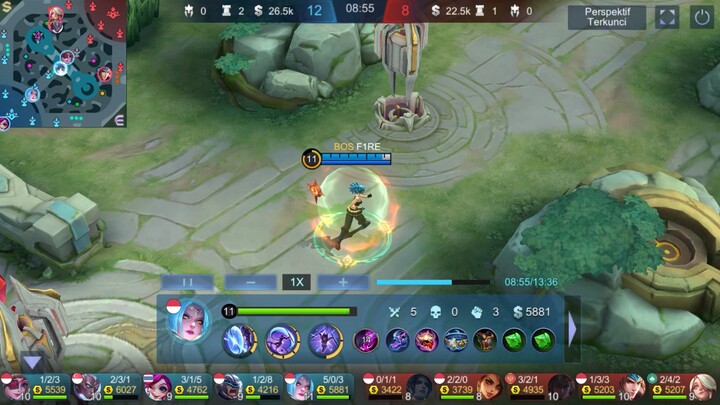Collapse the panel with the down arrow
The height and width of the screenshot is (405, 720).
click(33, 362)
